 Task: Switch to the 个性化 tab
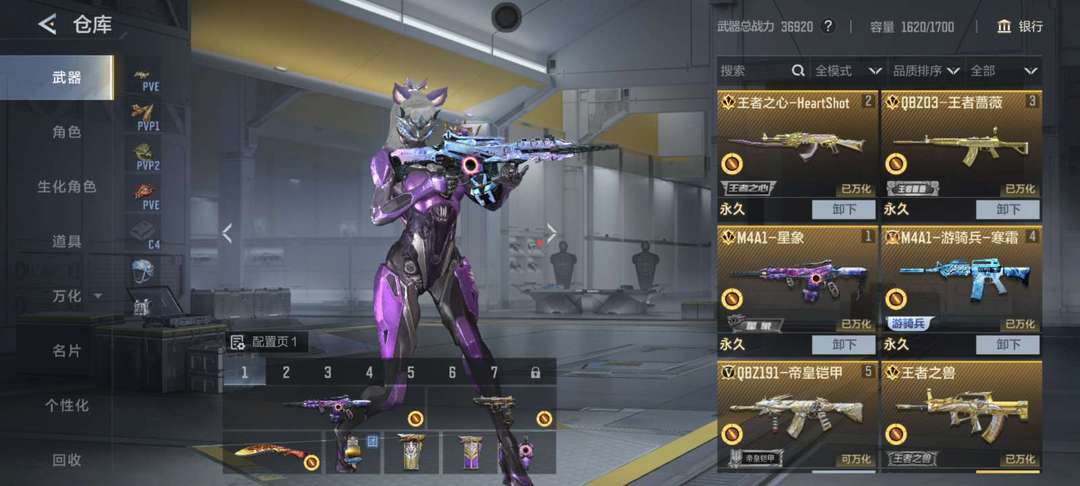point(66,405)
